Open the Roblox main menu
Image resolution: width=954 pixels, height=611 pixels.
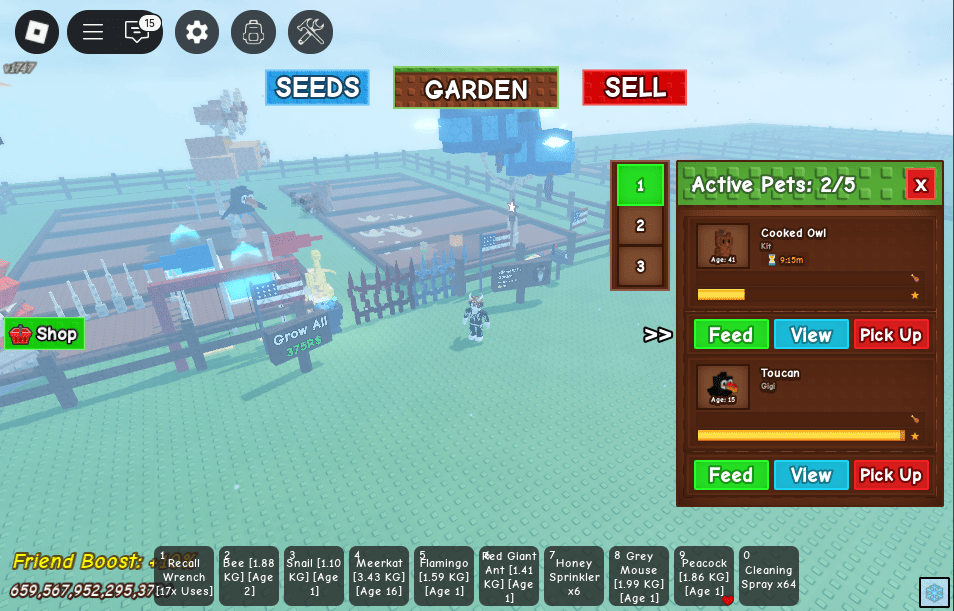coord(37,32)
